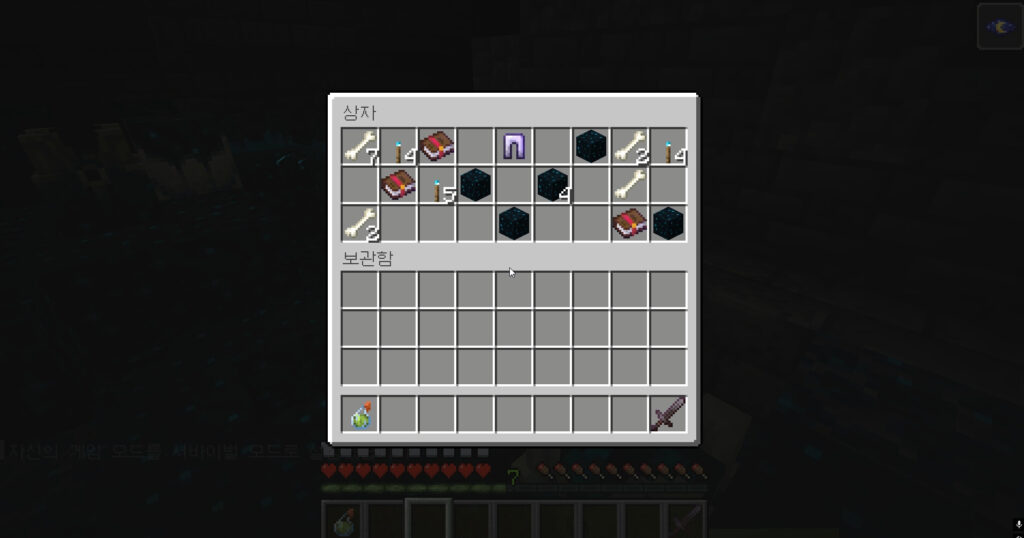Take the enchanted purple leggings from chest
1024x538 pixels.
tap(514, 147)
